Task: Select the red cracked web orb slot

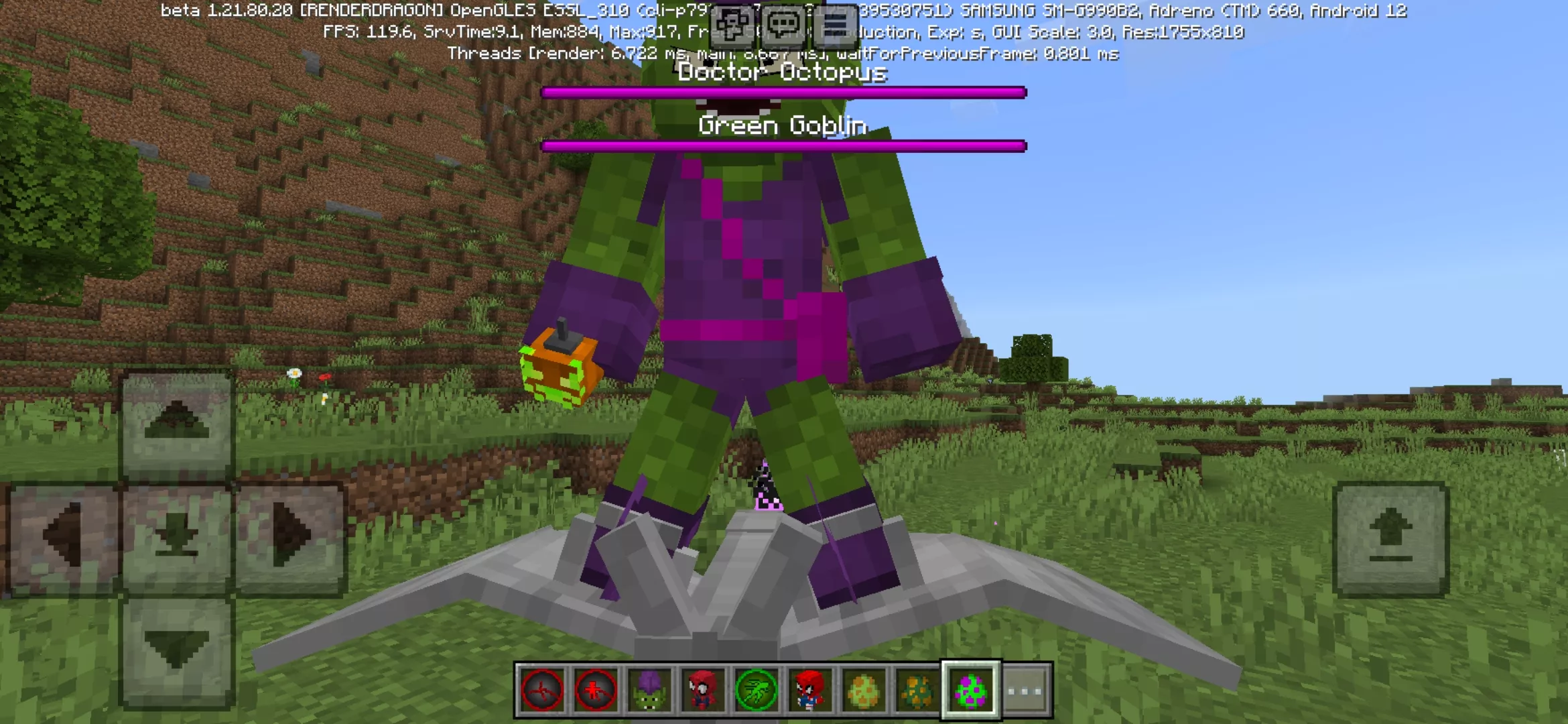Action: pyautogui.click(x=542, y=690)
